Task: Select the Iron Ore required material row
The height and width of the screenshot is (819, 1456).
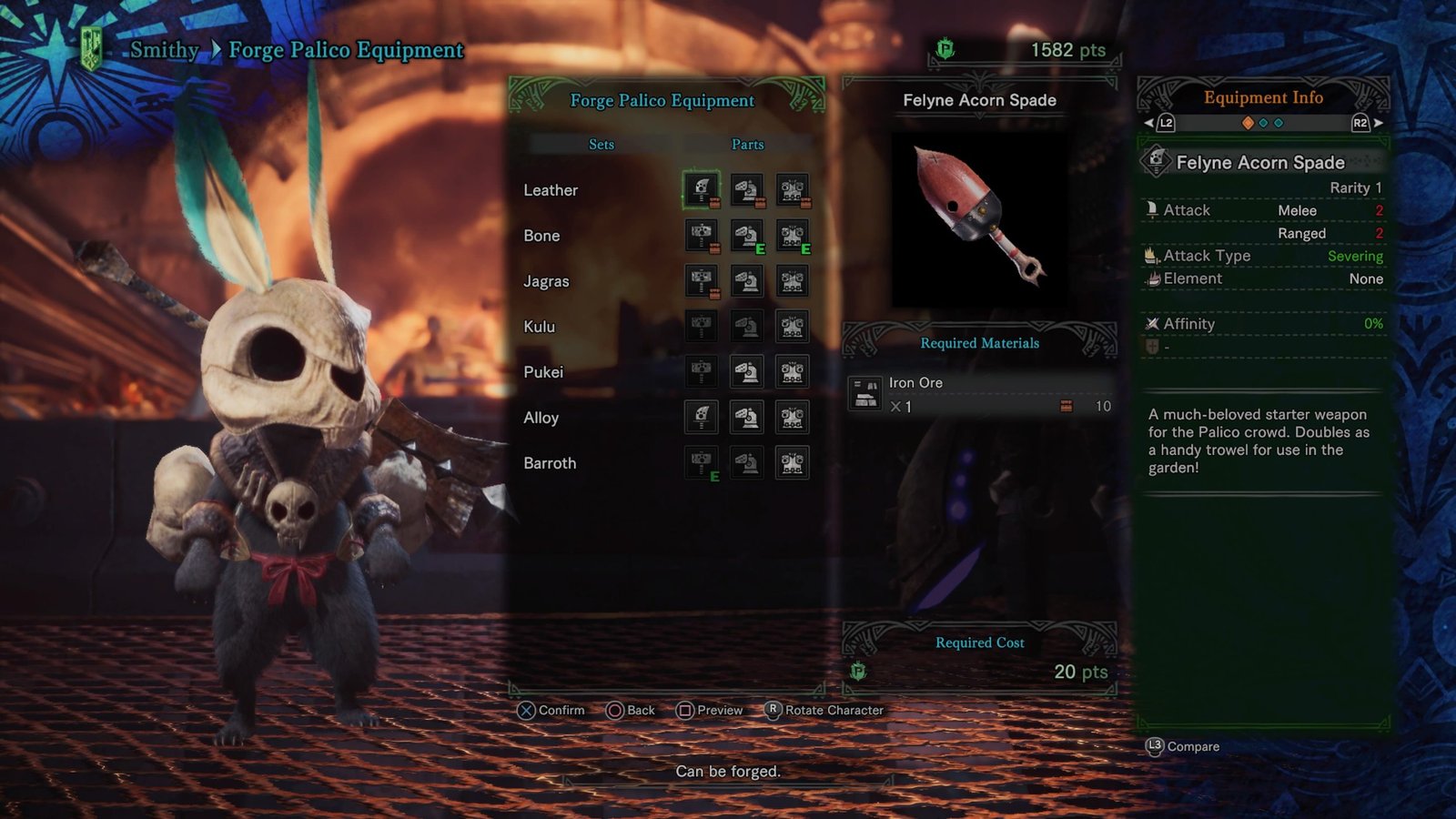Action: pyautogui.click(x=980, y=394)
